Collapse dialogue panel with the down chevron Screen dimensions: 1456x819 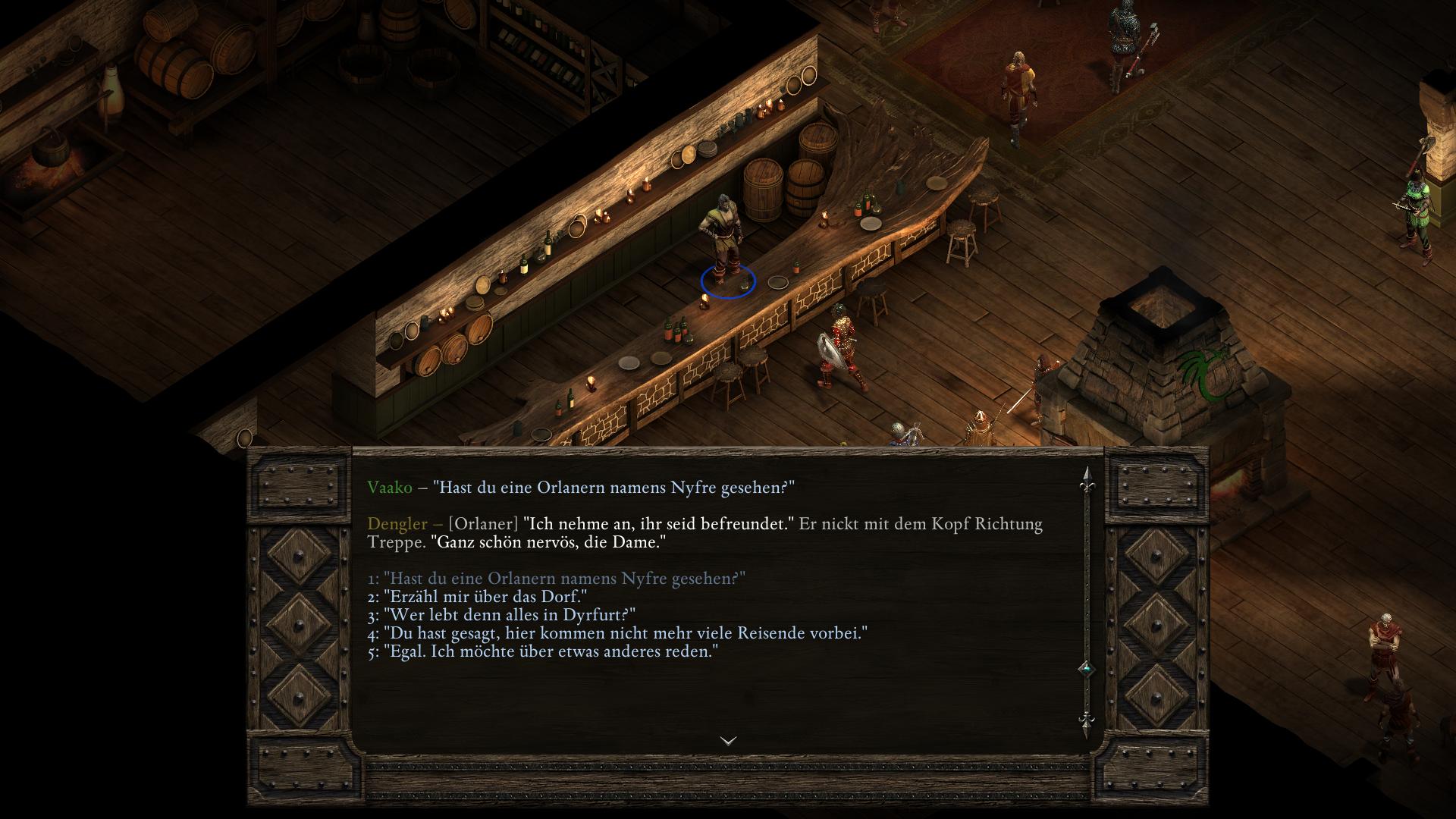click(728, 741)
